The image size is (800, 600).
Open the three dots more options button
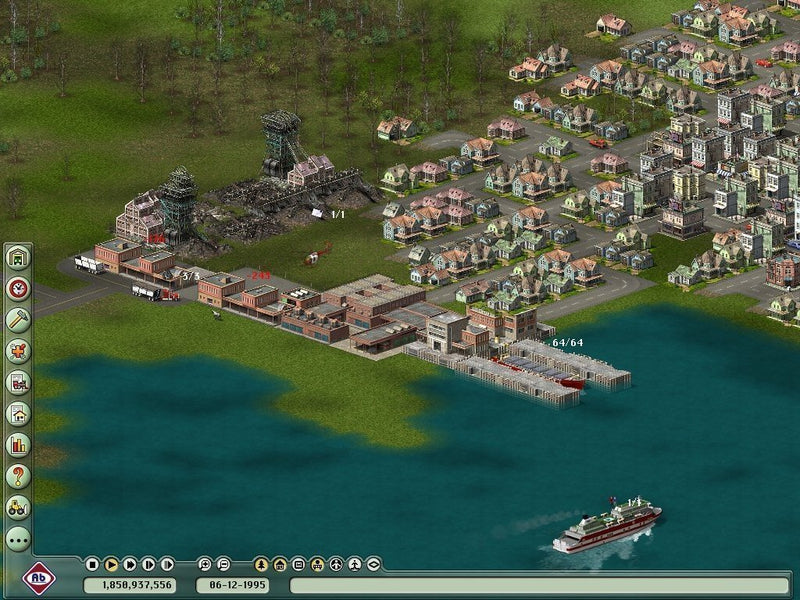click(18, 539)
